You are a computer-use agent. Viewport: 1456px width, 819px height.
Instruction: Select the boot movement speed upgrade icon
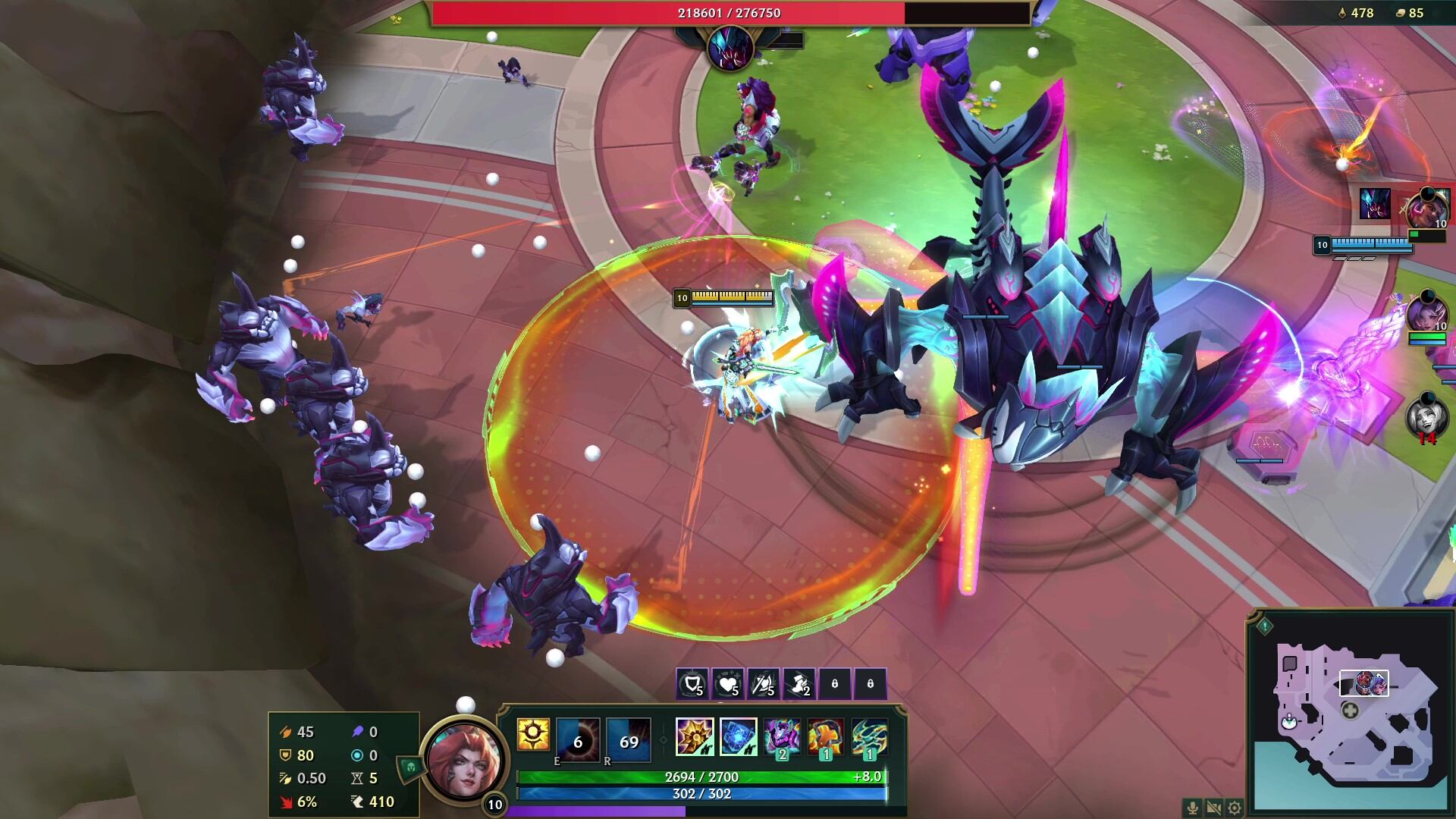click(x=797, y=683)
